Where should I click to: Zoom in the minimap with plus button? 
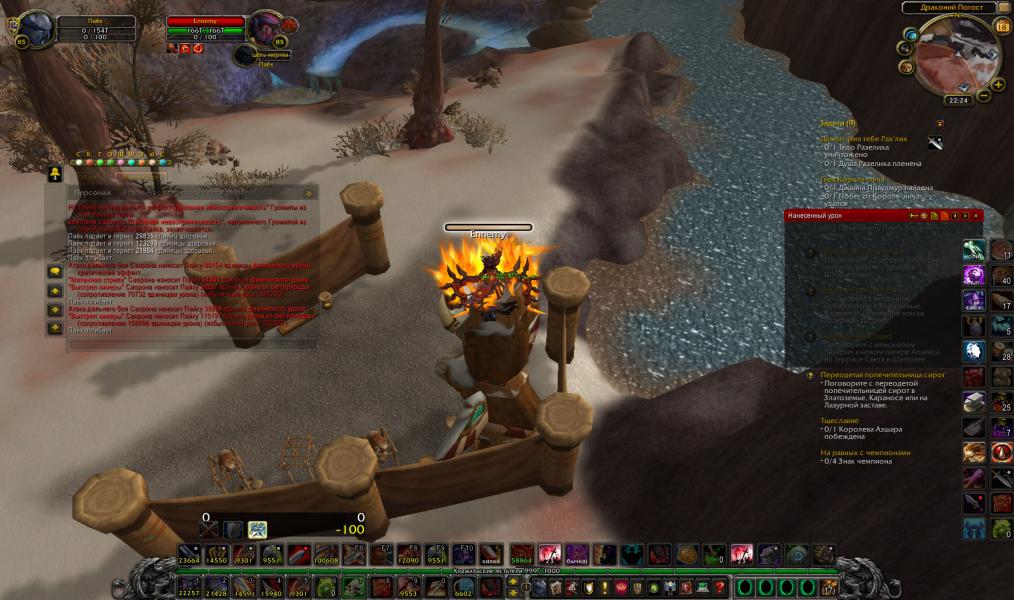tap(998, 84)
